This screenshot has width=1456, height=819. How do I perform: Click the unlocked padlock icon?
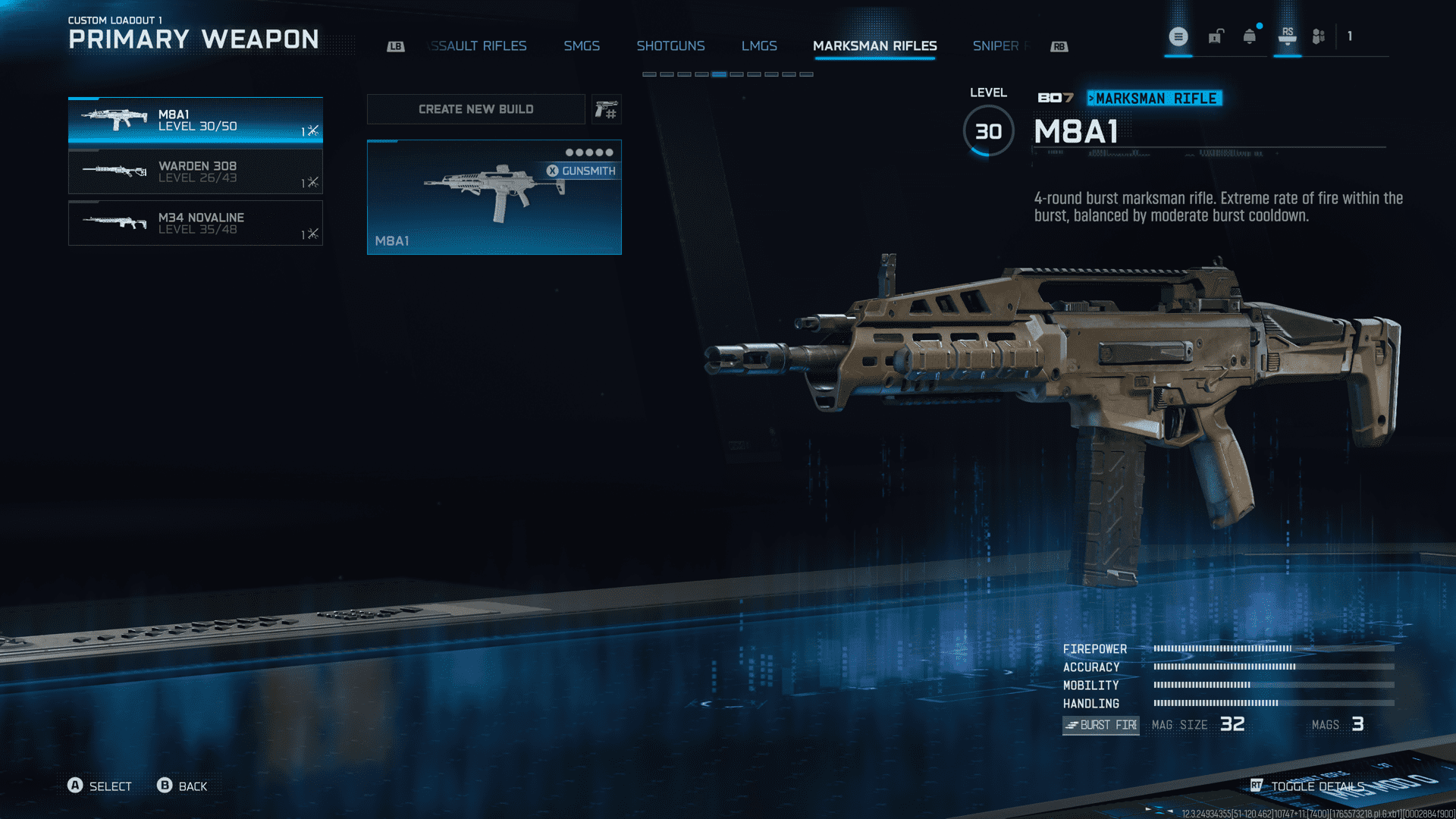point(1216,36)
